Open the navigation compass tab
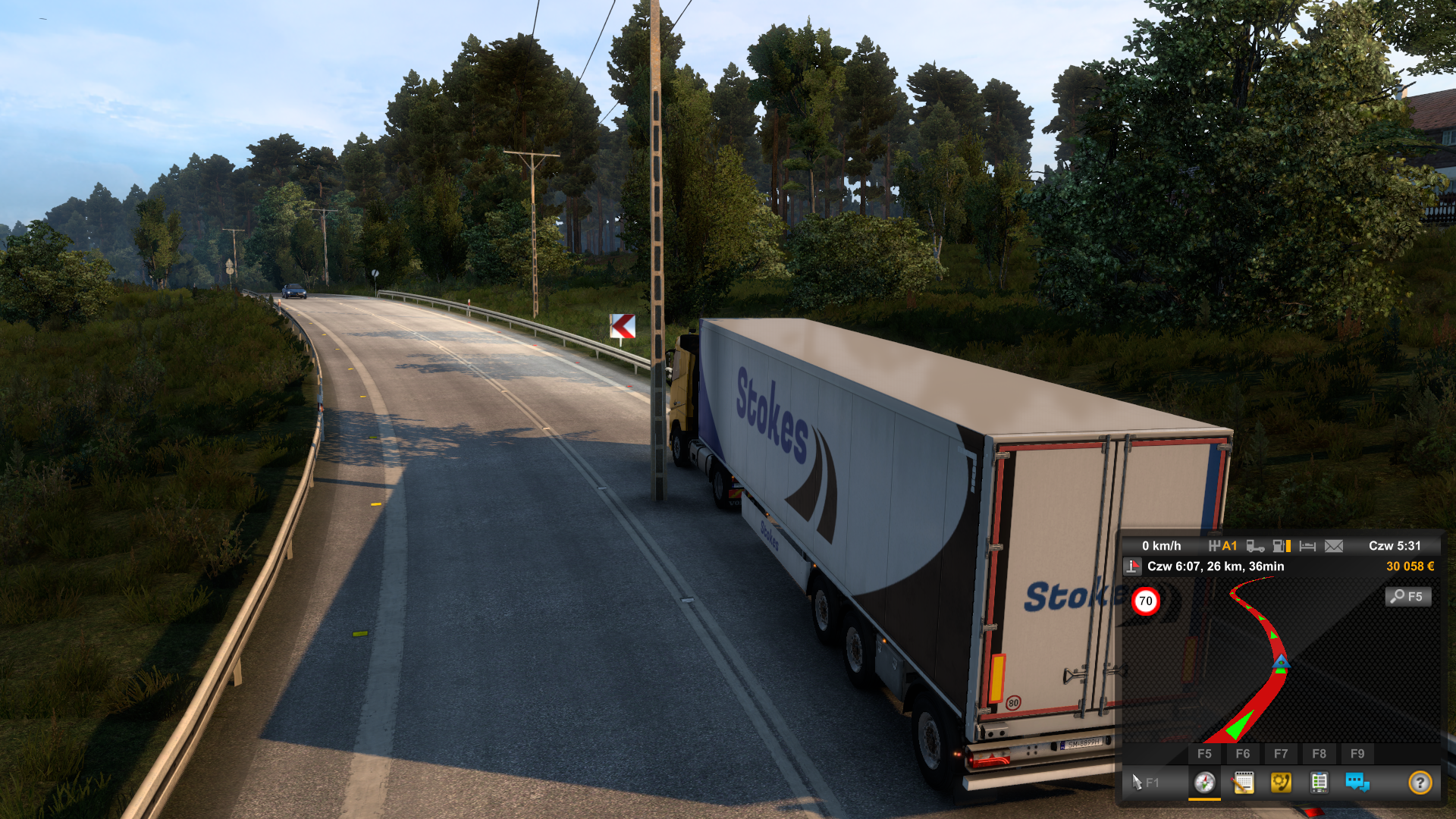This screenshot has width=1456, height=819. (x=1204, y=782)
